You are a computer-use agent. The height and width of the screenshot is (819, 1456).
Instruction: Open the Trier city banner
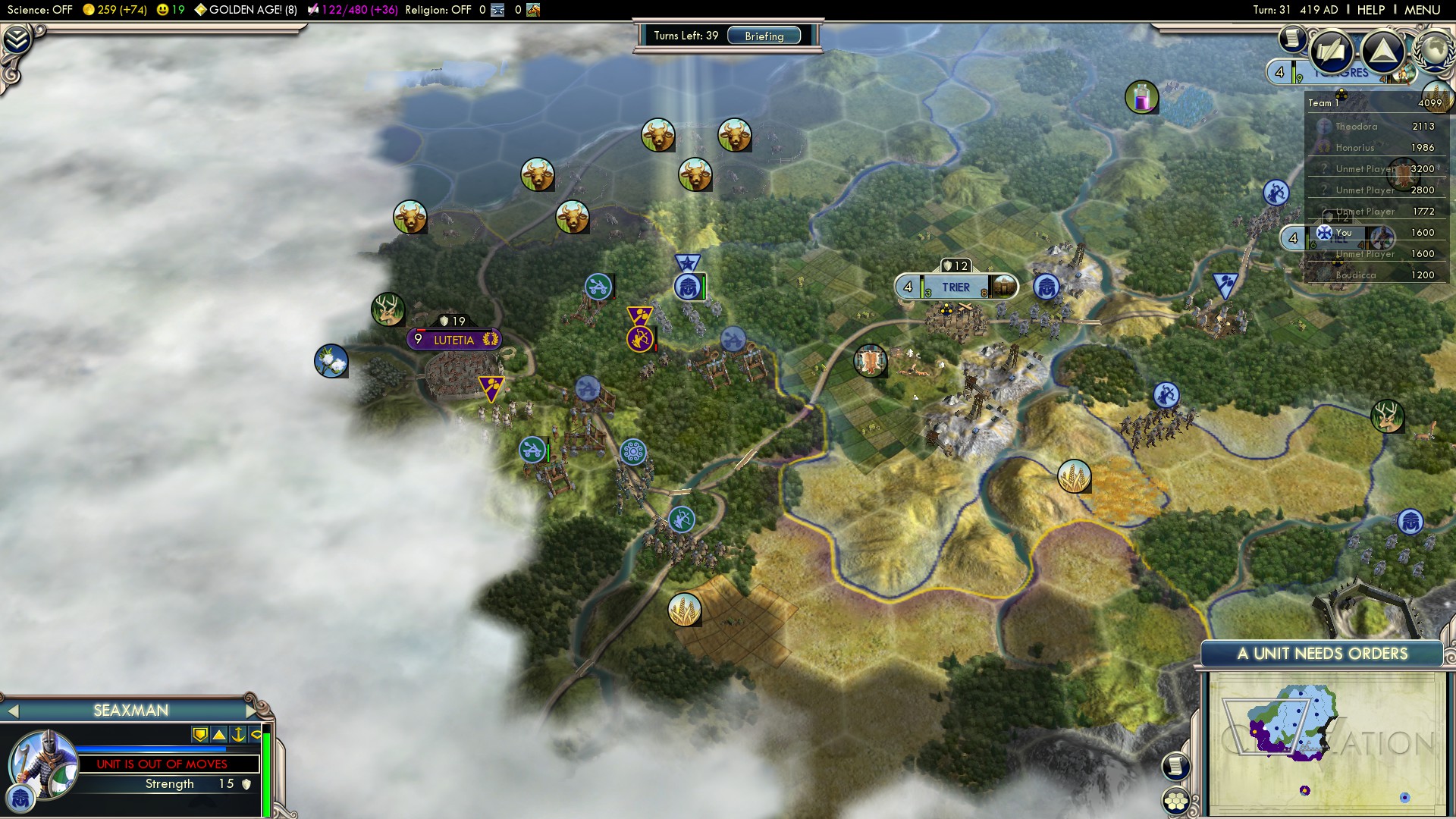[x=955, y=287]
